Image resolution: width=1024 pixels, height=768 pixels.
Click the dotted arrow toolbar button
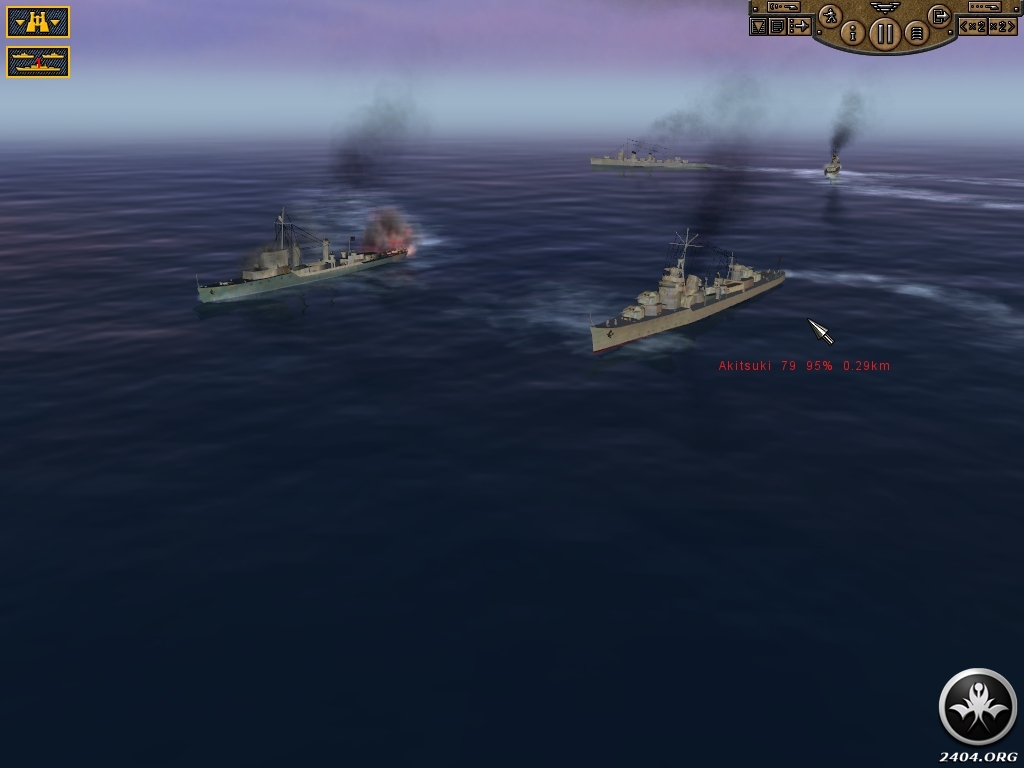[799, 27]
